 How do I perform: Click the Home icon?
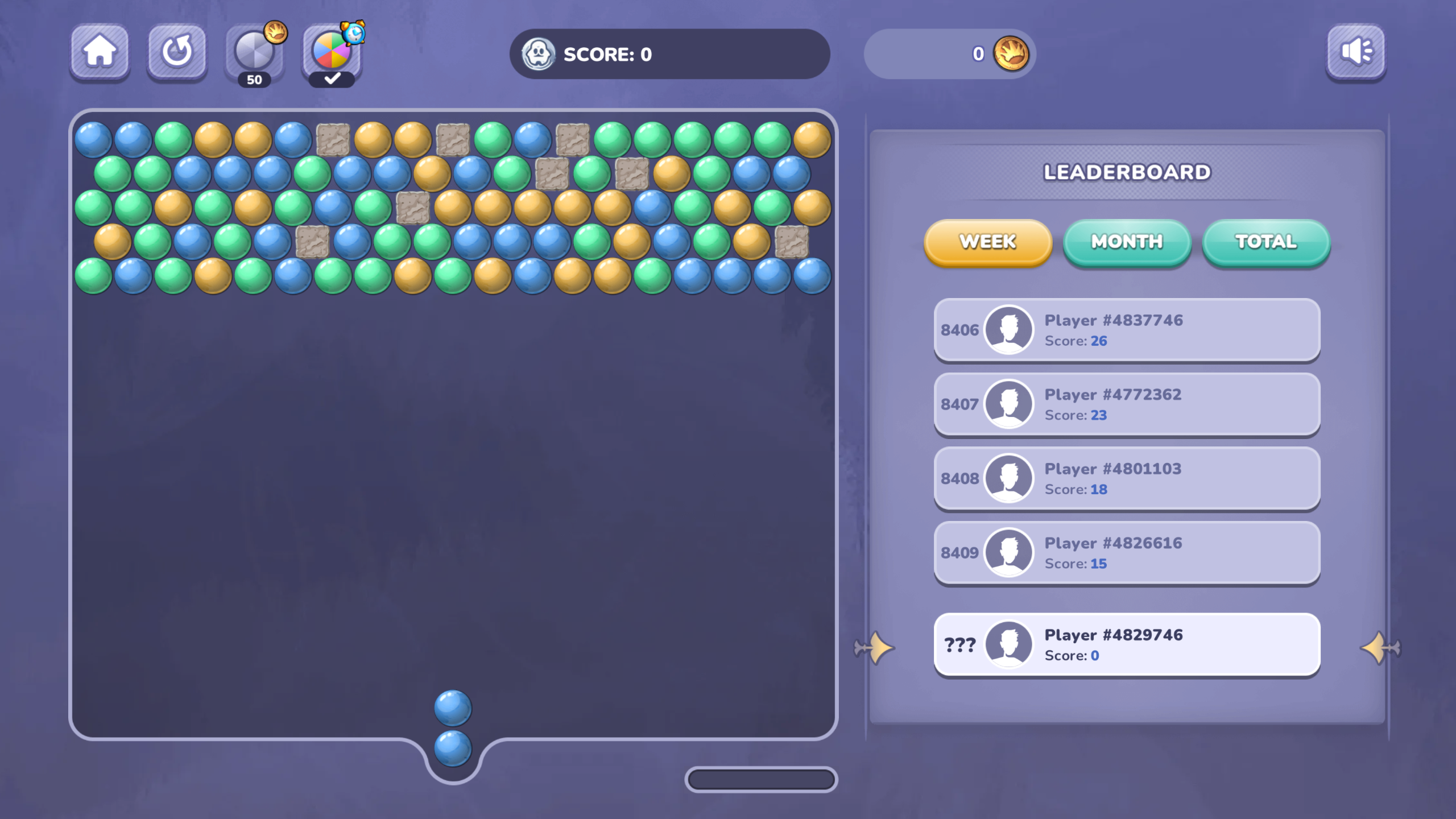pos(99,53)
